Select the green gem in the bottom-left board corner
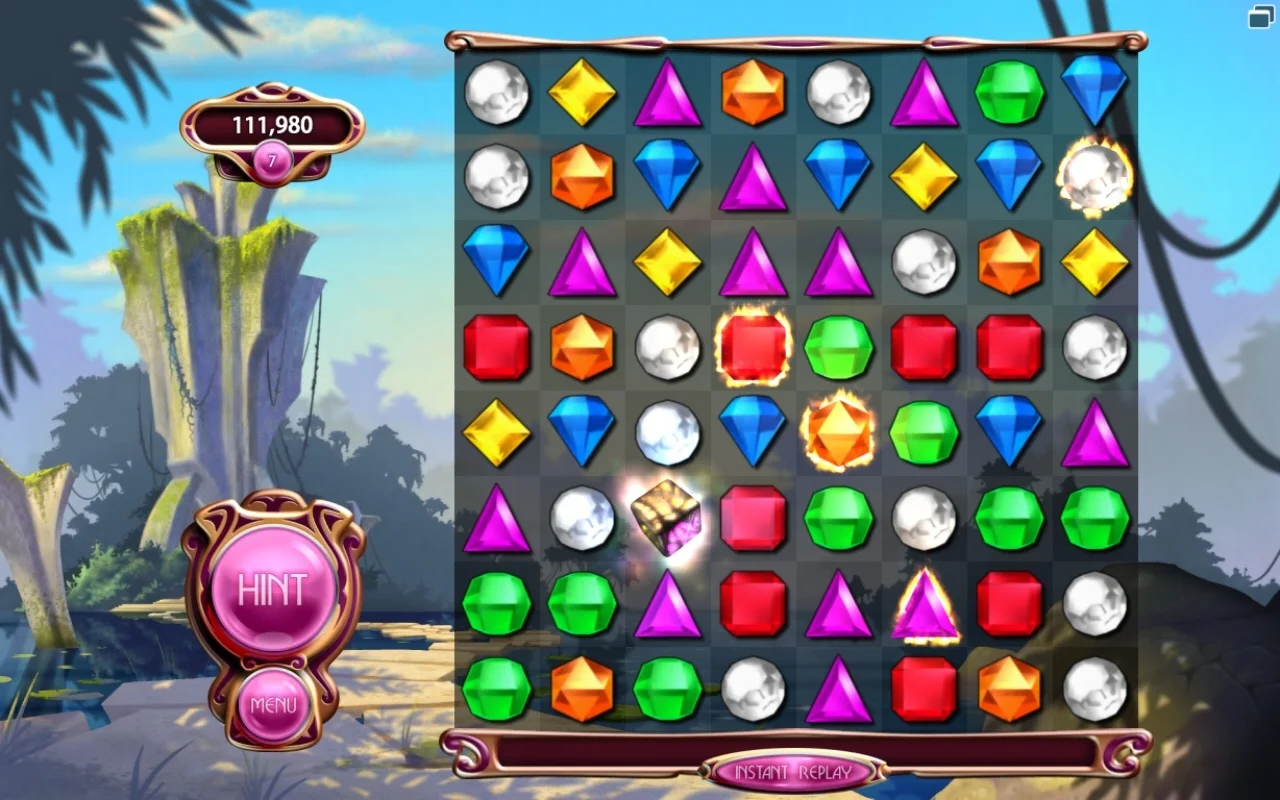1280x800 pixels. (x=497, y=688)
